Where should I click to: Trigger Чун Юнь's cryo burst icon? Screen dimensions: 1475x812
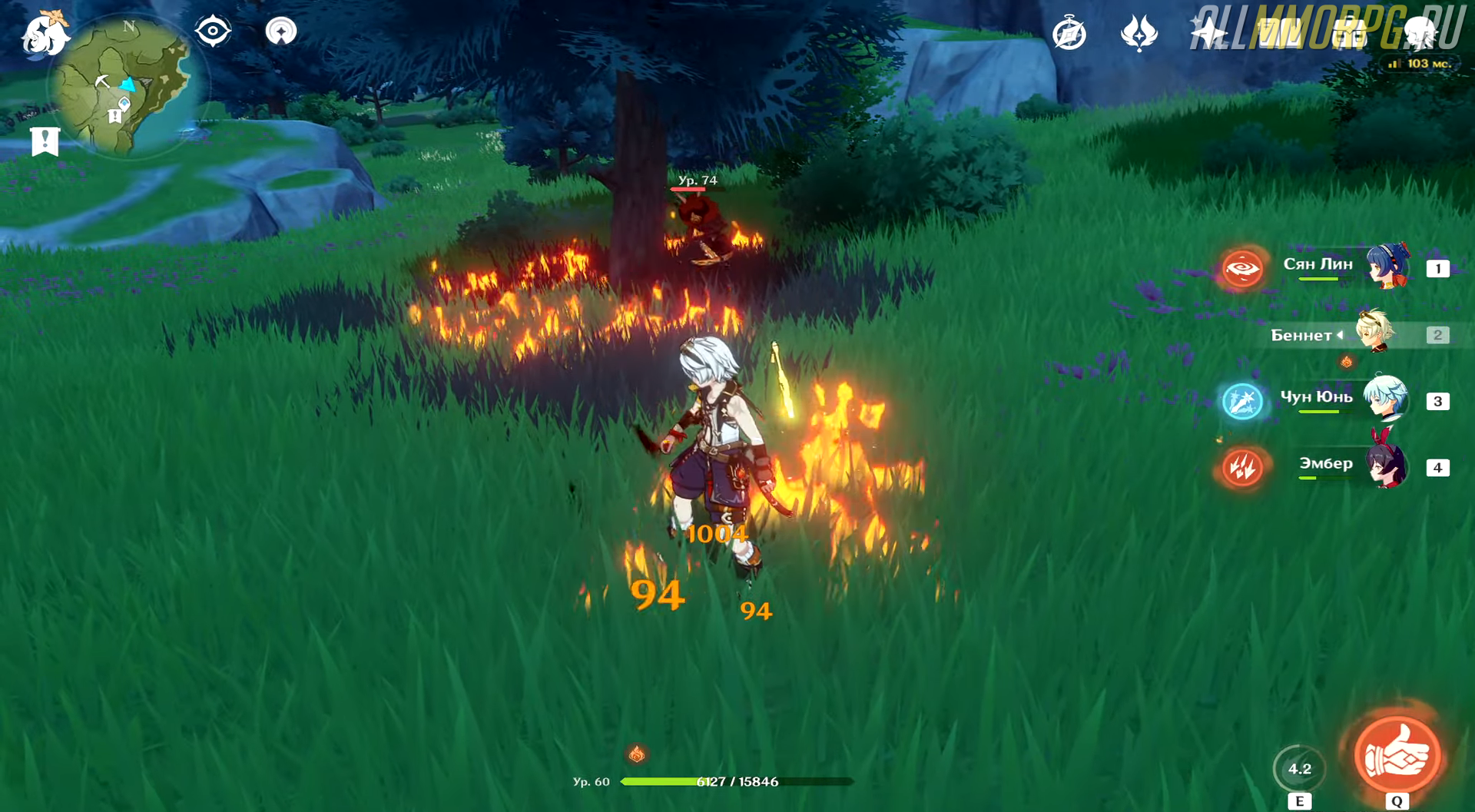[1242, 402]
